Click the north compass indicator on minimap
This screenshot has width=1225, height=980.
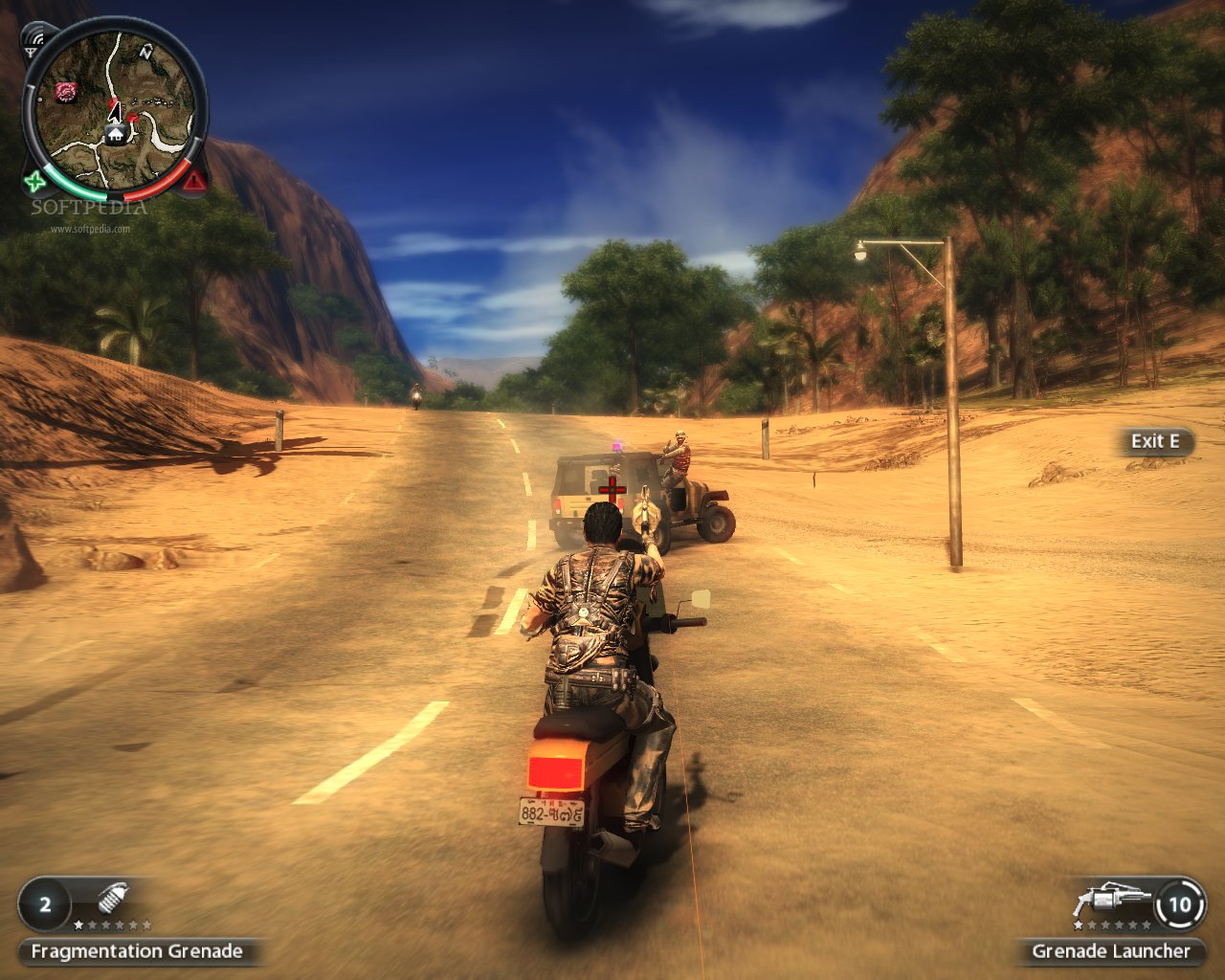(x=145, y=53)
